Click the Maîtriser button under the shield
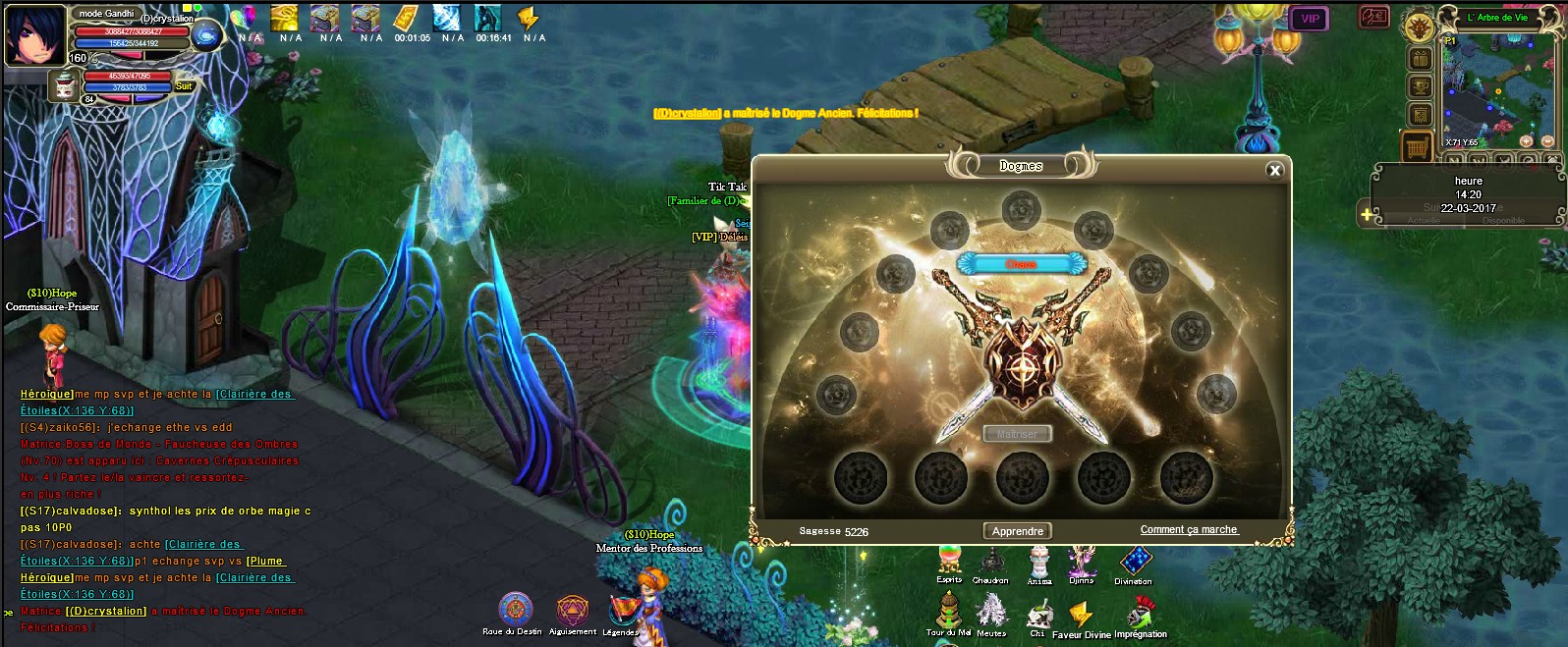1568x647 pixels. pos(1017,434)
